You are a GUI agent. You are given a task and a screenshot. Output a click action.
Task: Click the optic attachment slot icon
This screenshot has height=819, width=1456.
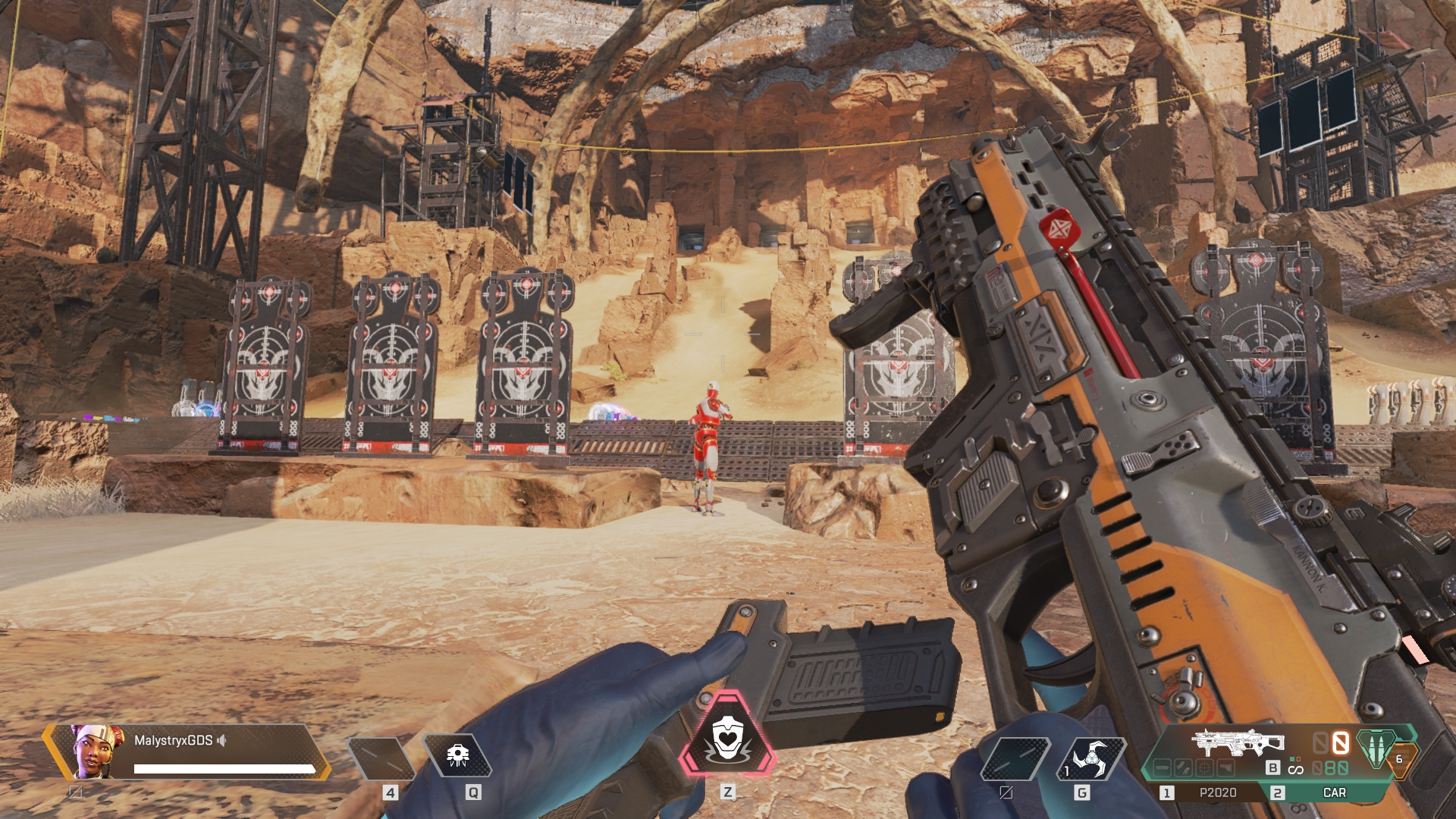pos(1204,768)
